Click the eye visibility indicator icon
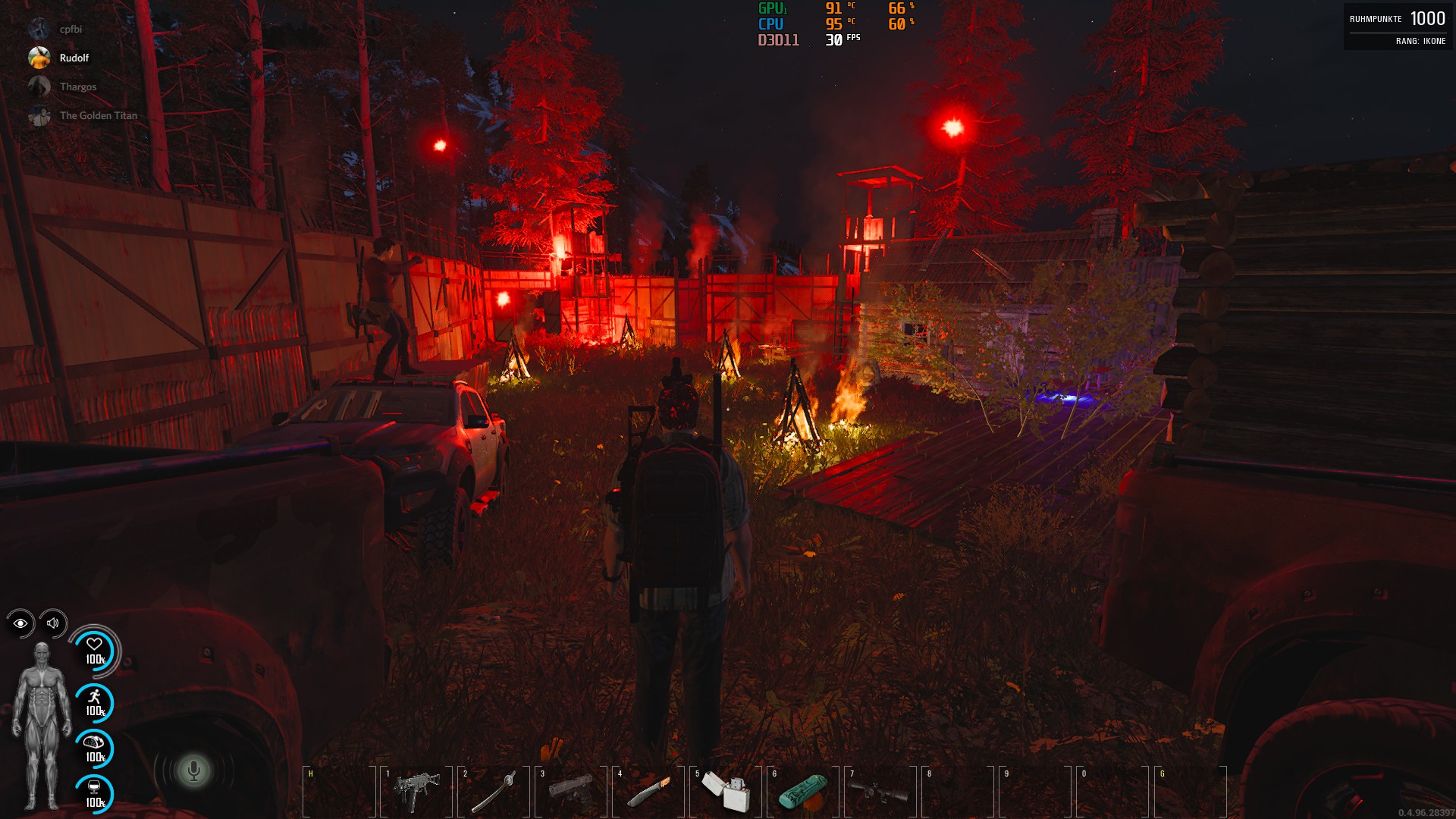This screenshot has width=1456, height=819. coord(20,623)
